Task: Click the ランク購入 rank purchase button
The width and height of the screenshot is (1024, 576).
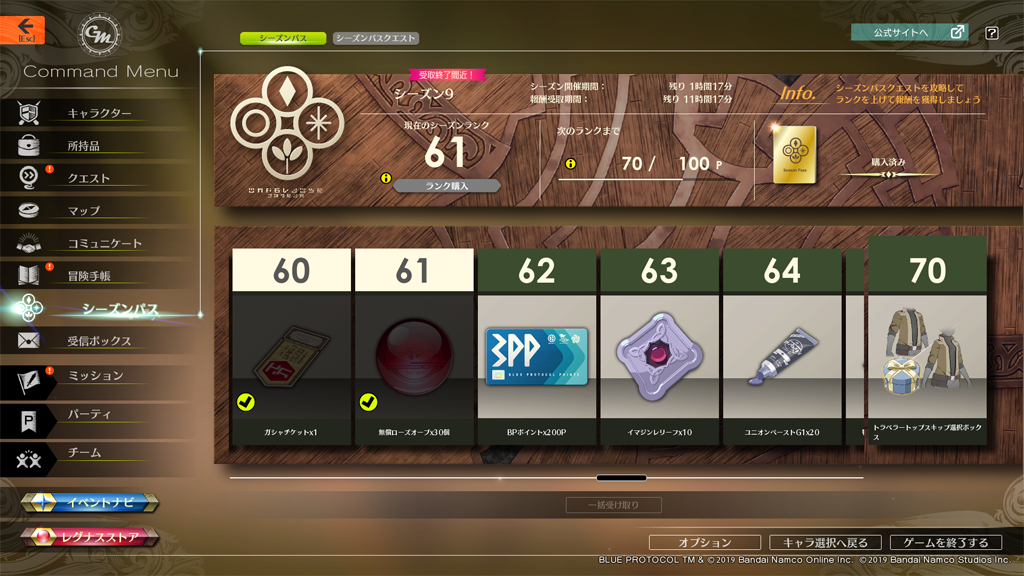Action: pos(447,185)
